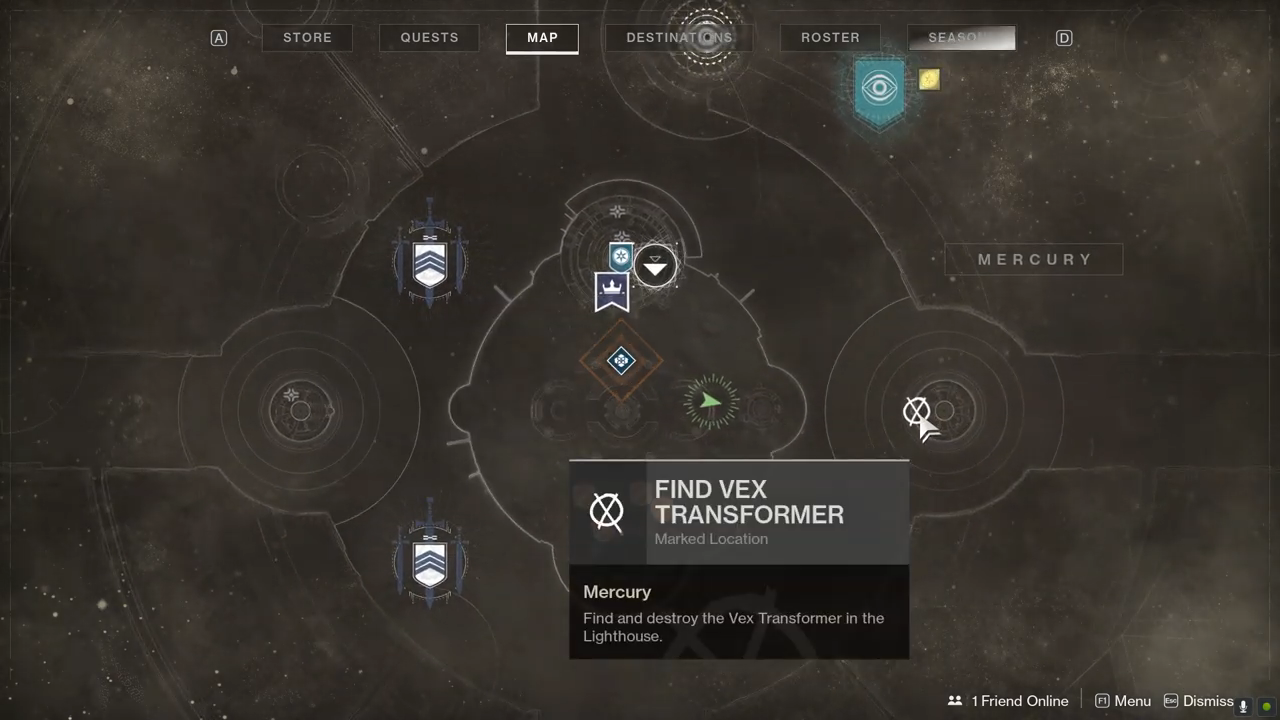Viewport: 1280px width, 720px height.
Task: Show the 1 Friend Online list
Action: click(x=1009, y=701)
